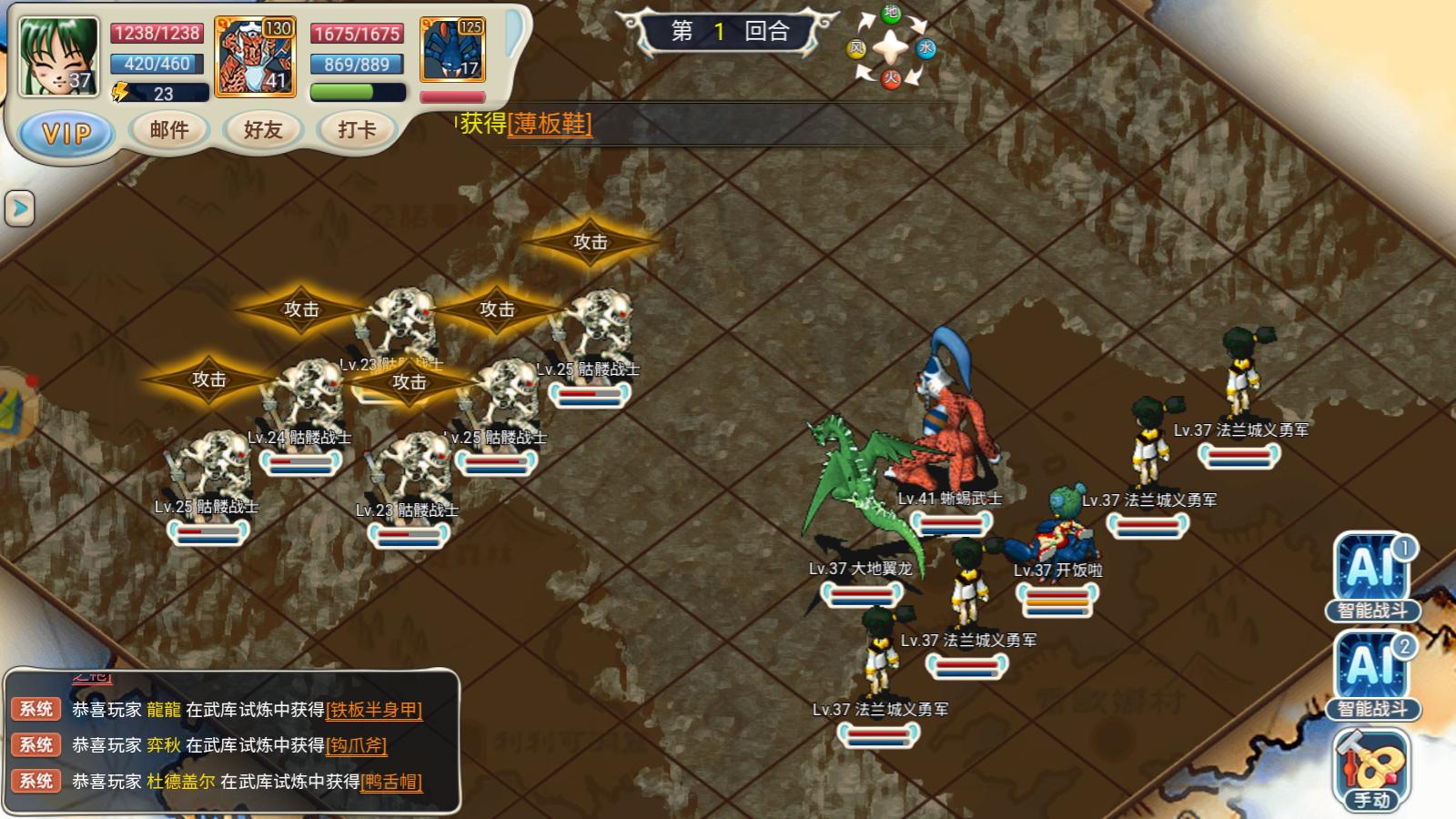Expand the left side panel arrow

[x=19, y=208]
